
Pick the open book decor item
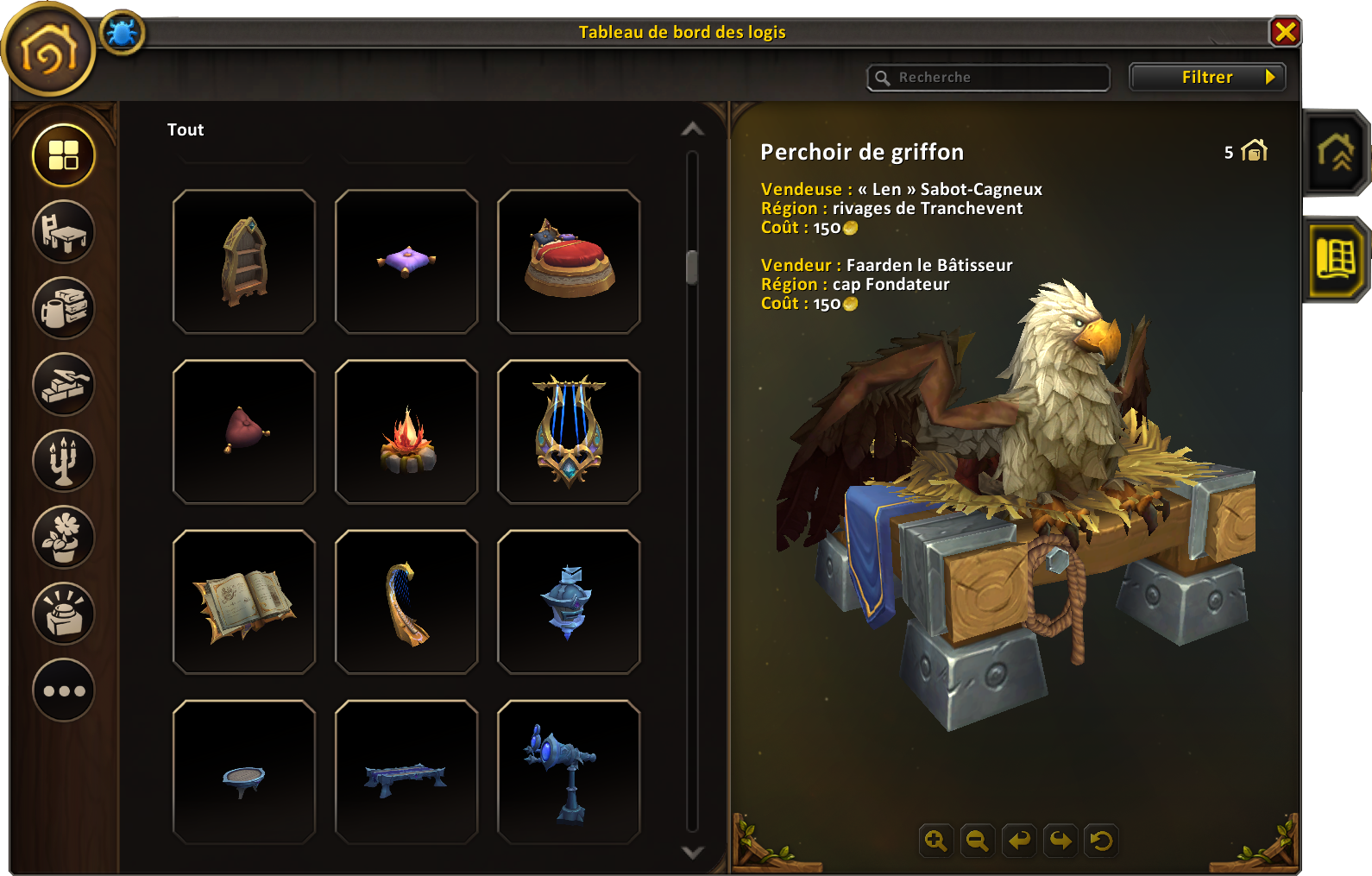tap(244, 602)
